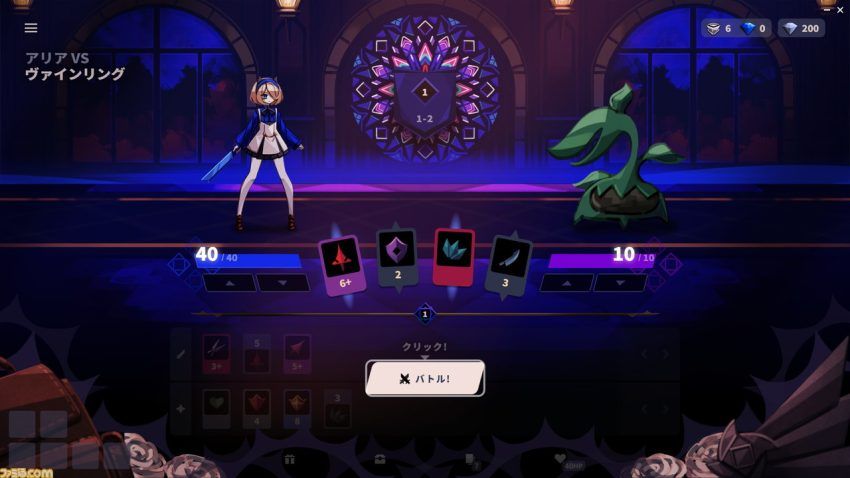Click the stage 1-2 shield emblem
The image size is (850, 478).
(x=424, y=101)
